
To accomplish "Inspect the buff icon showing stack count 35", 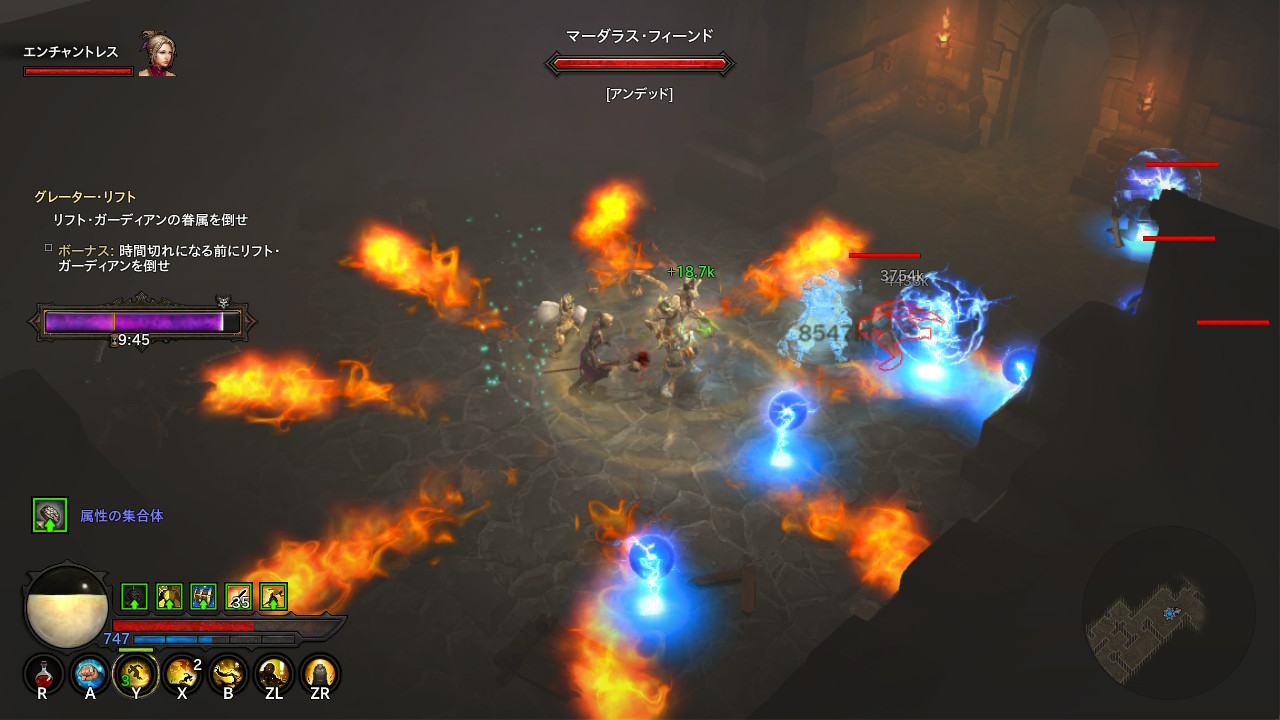I will (x=239, y=597).
